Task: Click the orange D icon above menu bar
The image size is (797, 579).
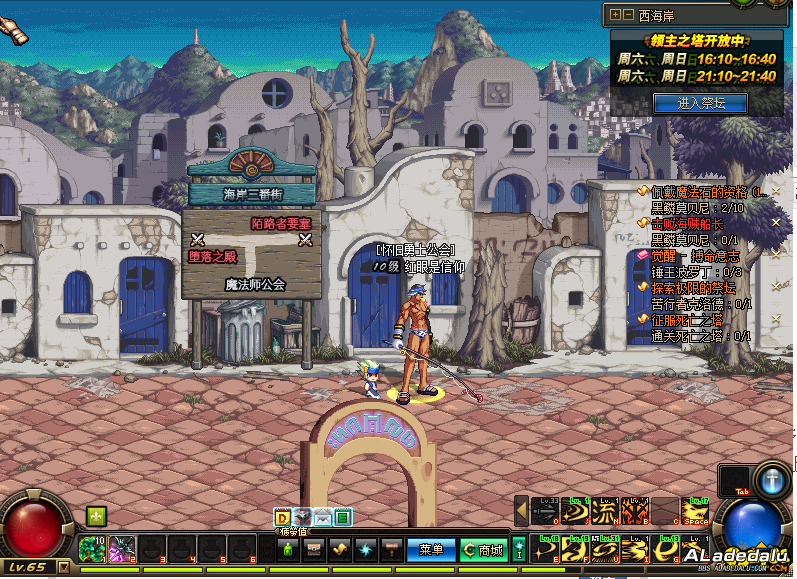Action: coord(283,517)
